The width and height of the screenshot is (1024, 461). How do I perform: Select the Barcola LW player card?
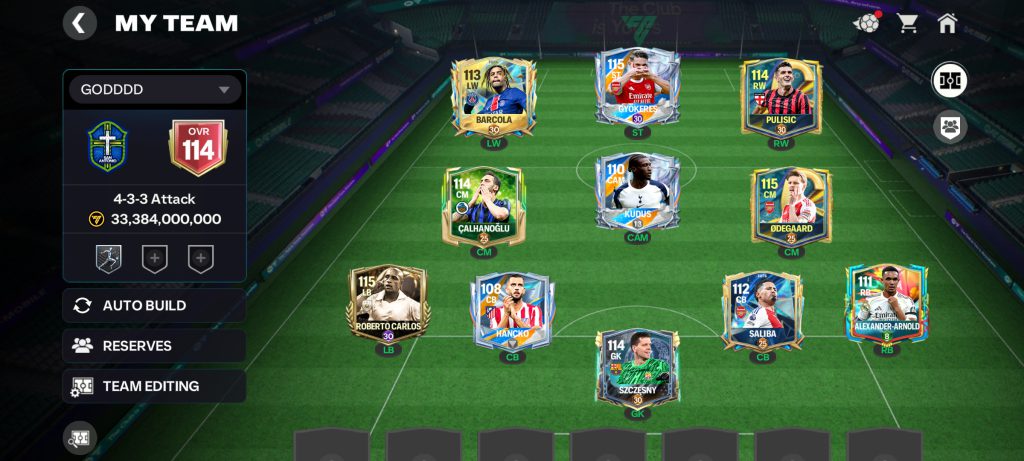point(494,96)
